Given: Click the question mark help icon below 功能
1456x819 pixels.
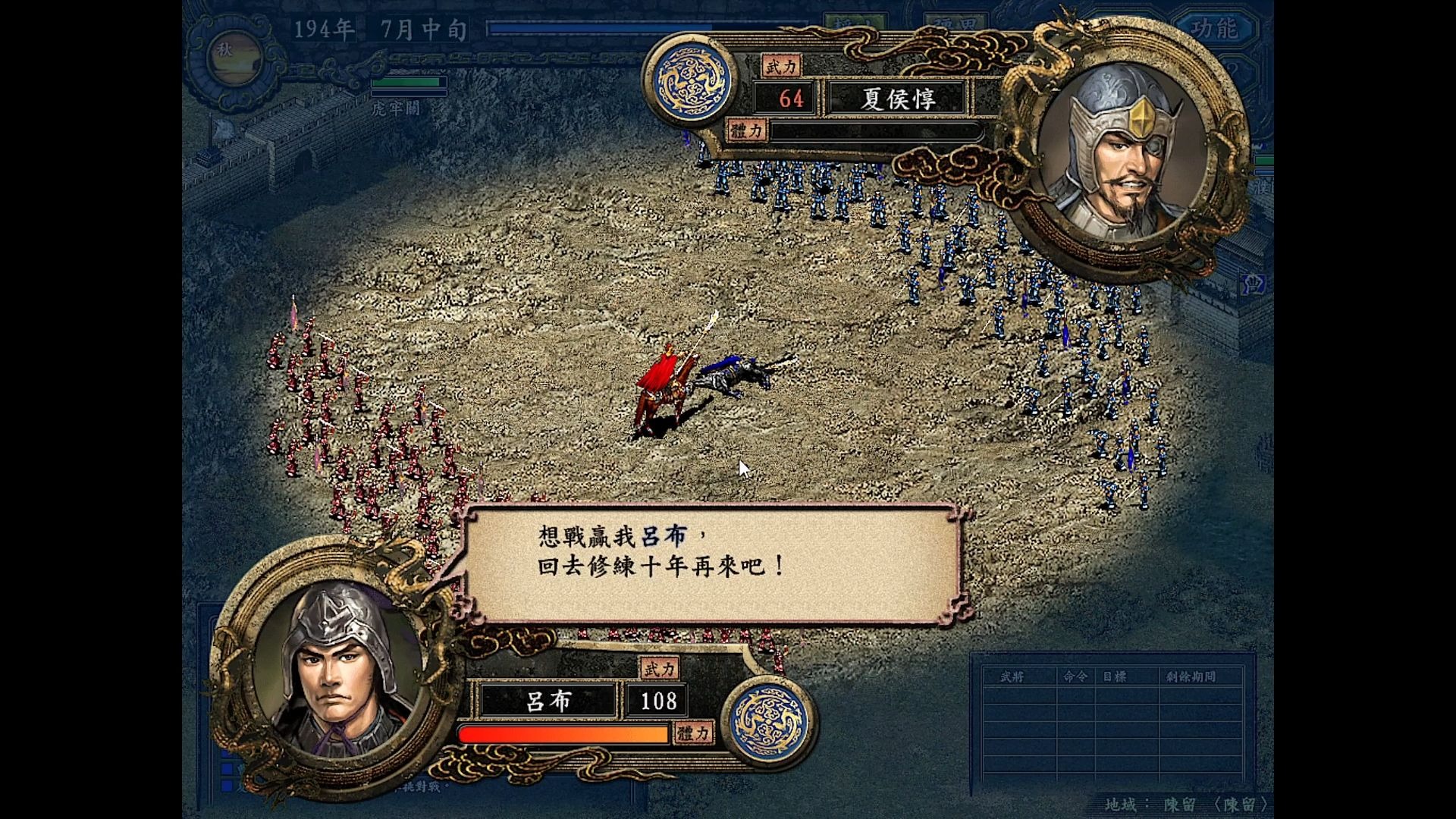Looking at the screenshot, I should click(1235, 71).
